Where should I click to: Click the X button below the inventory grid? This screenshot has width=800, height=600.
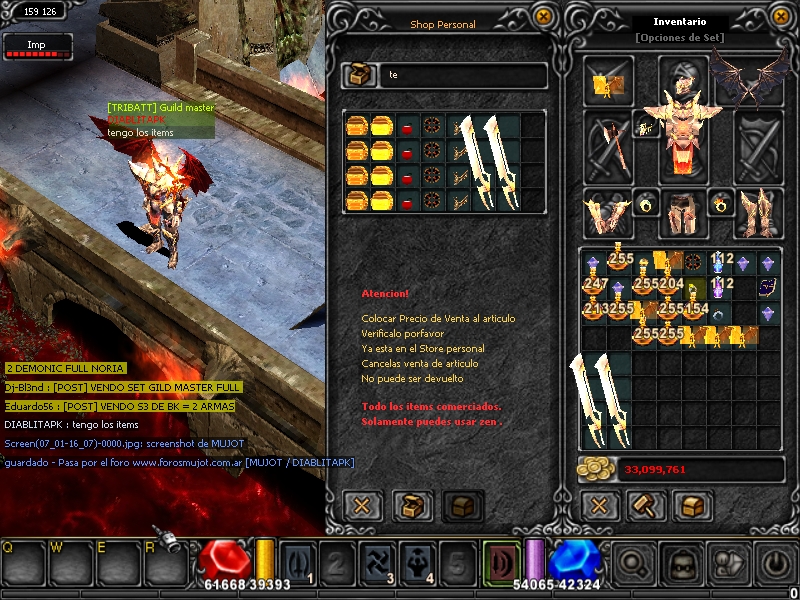[x=599, y=505]
